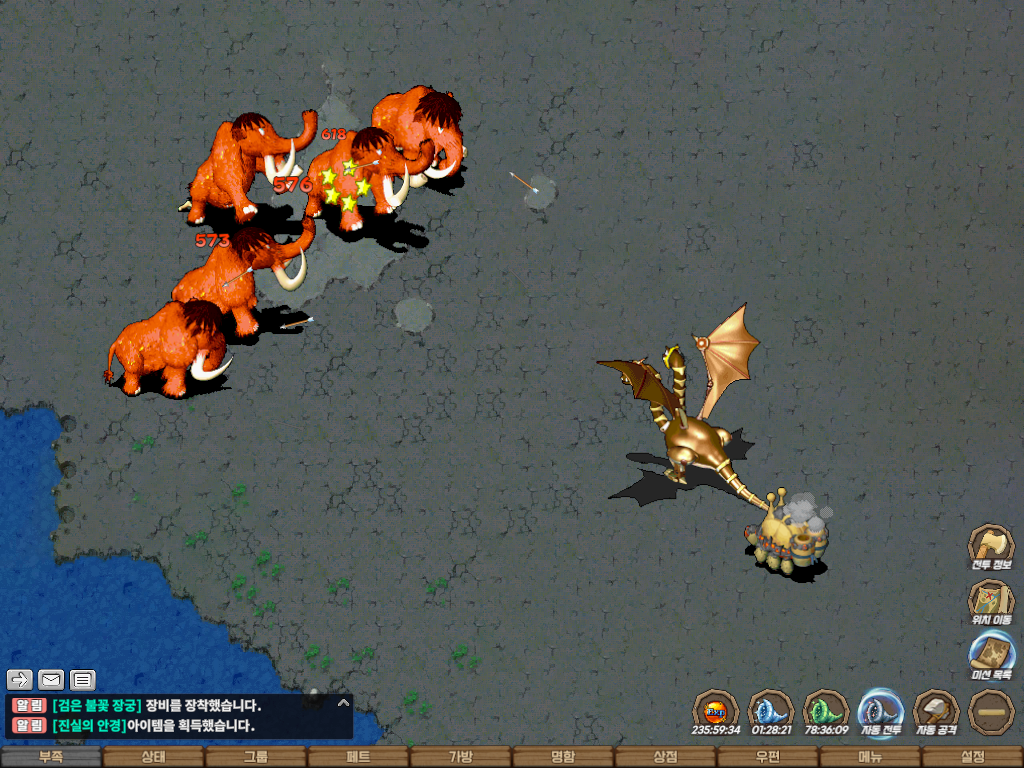Open the 상점 (shop) menu
Viewport: 1024px width, 768px height.
(x=665, y=757)
